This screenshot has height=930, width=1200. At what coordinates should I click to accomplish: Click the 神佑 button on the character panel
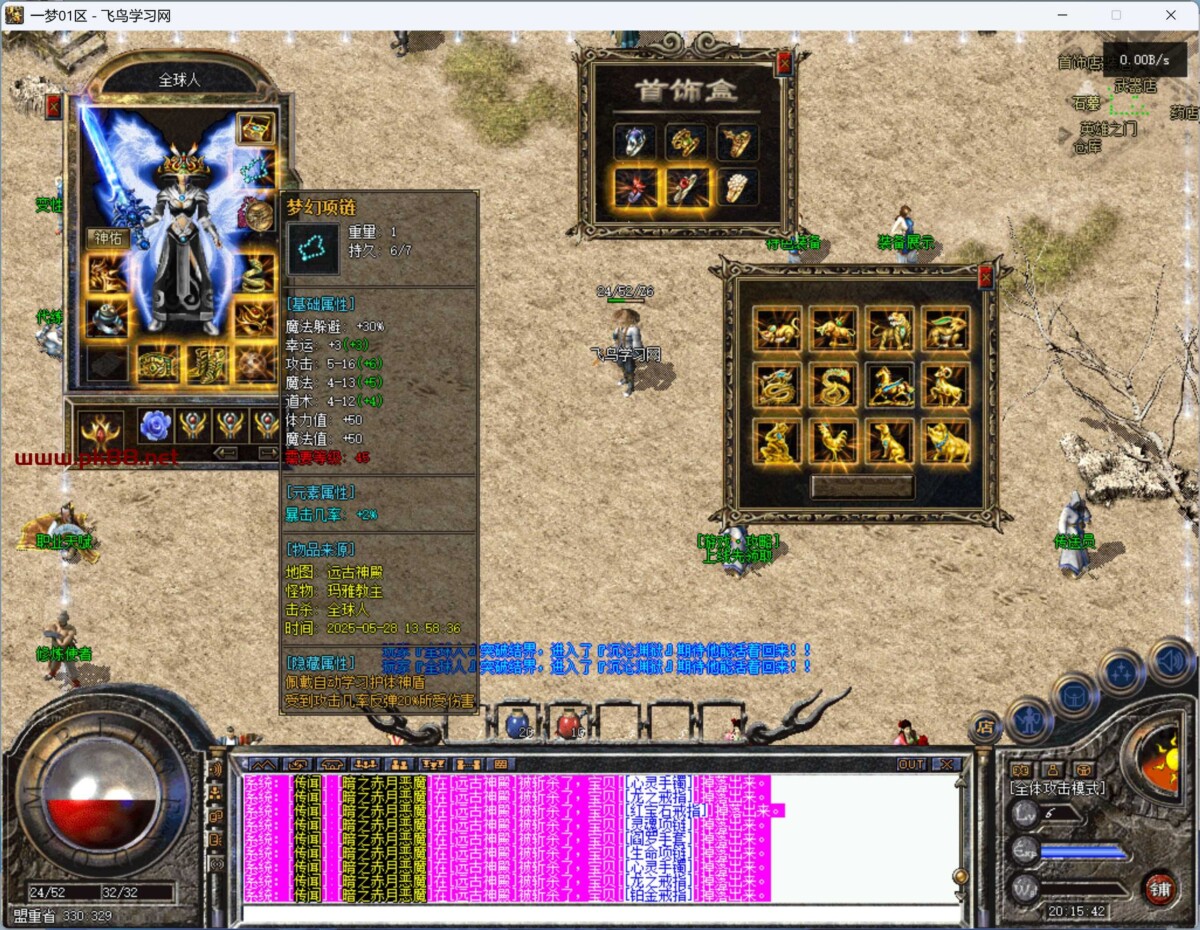click(107, 238)
